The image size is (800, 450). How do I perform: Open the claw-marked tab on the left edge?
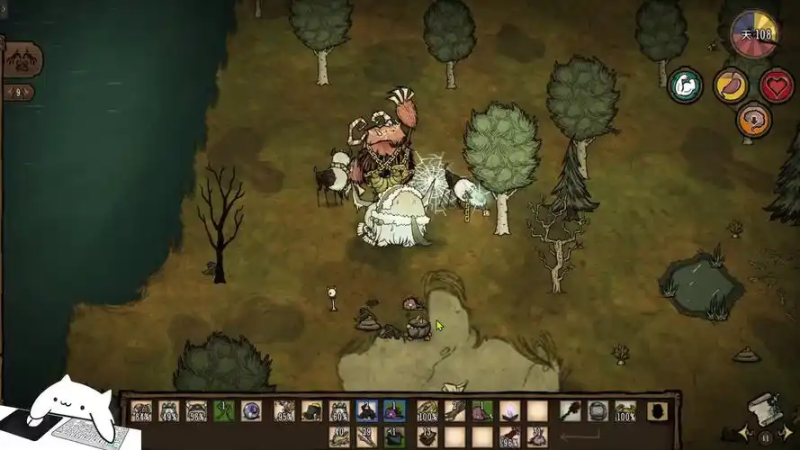point(22,61)
